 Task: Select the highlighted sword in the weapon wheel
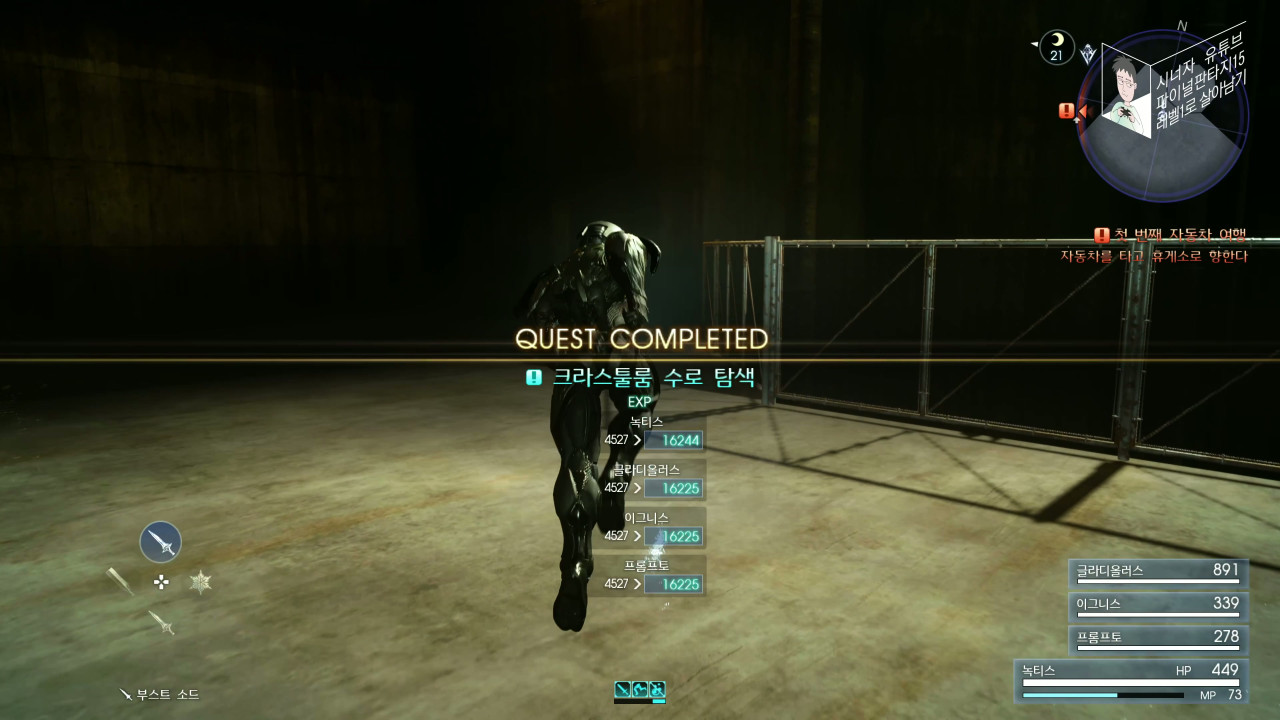click(160, 542)
